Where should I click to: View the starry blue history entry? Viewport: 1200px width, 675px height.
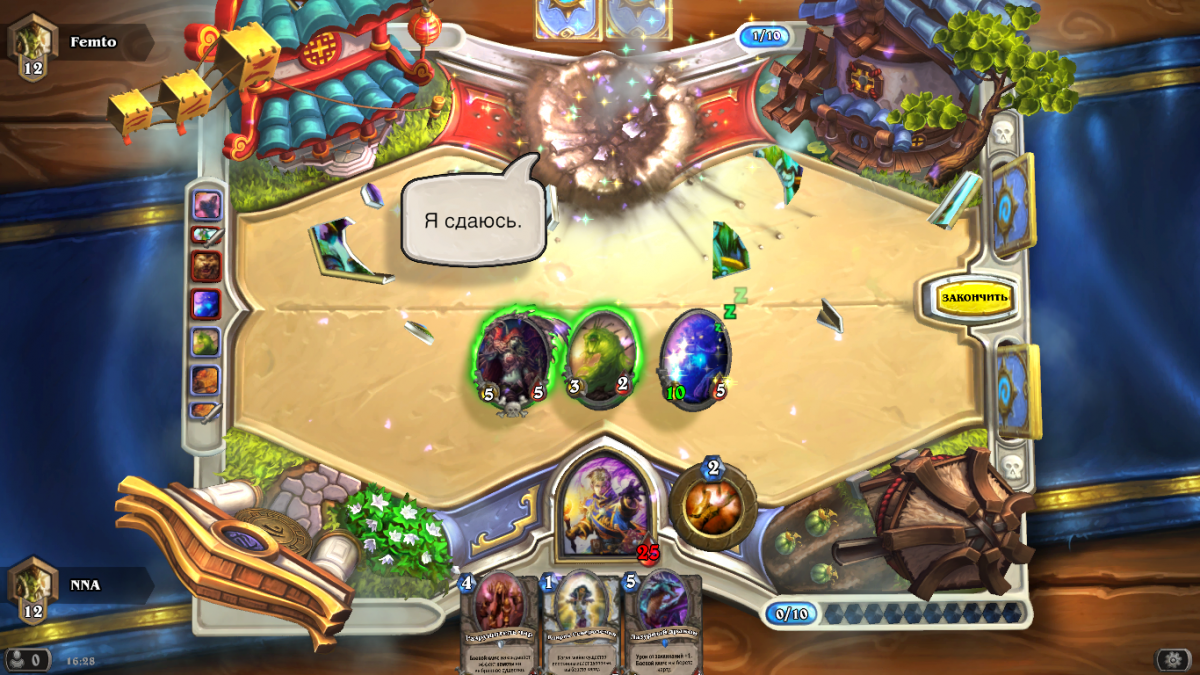pyautogui.click(x=205, y=304)
